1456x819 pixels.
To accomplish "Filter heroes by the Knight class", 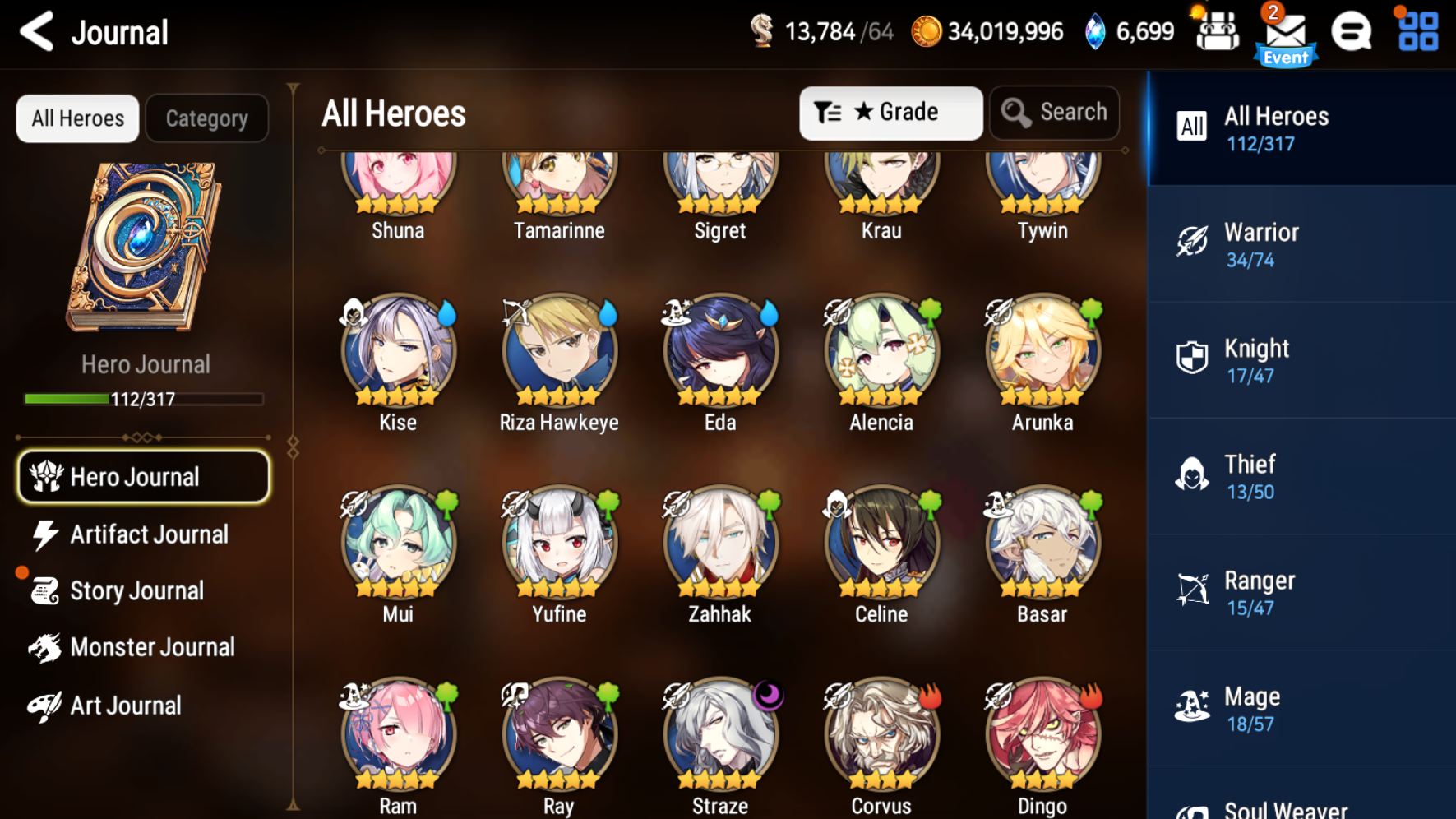I will click(1299, 360).
